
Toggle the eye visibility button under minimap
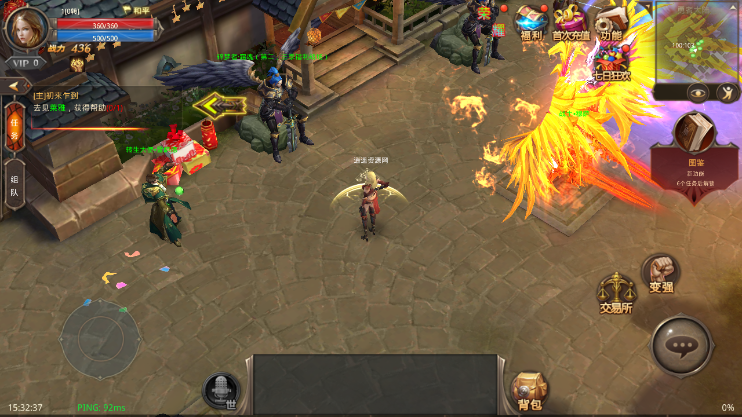point(697,92)
